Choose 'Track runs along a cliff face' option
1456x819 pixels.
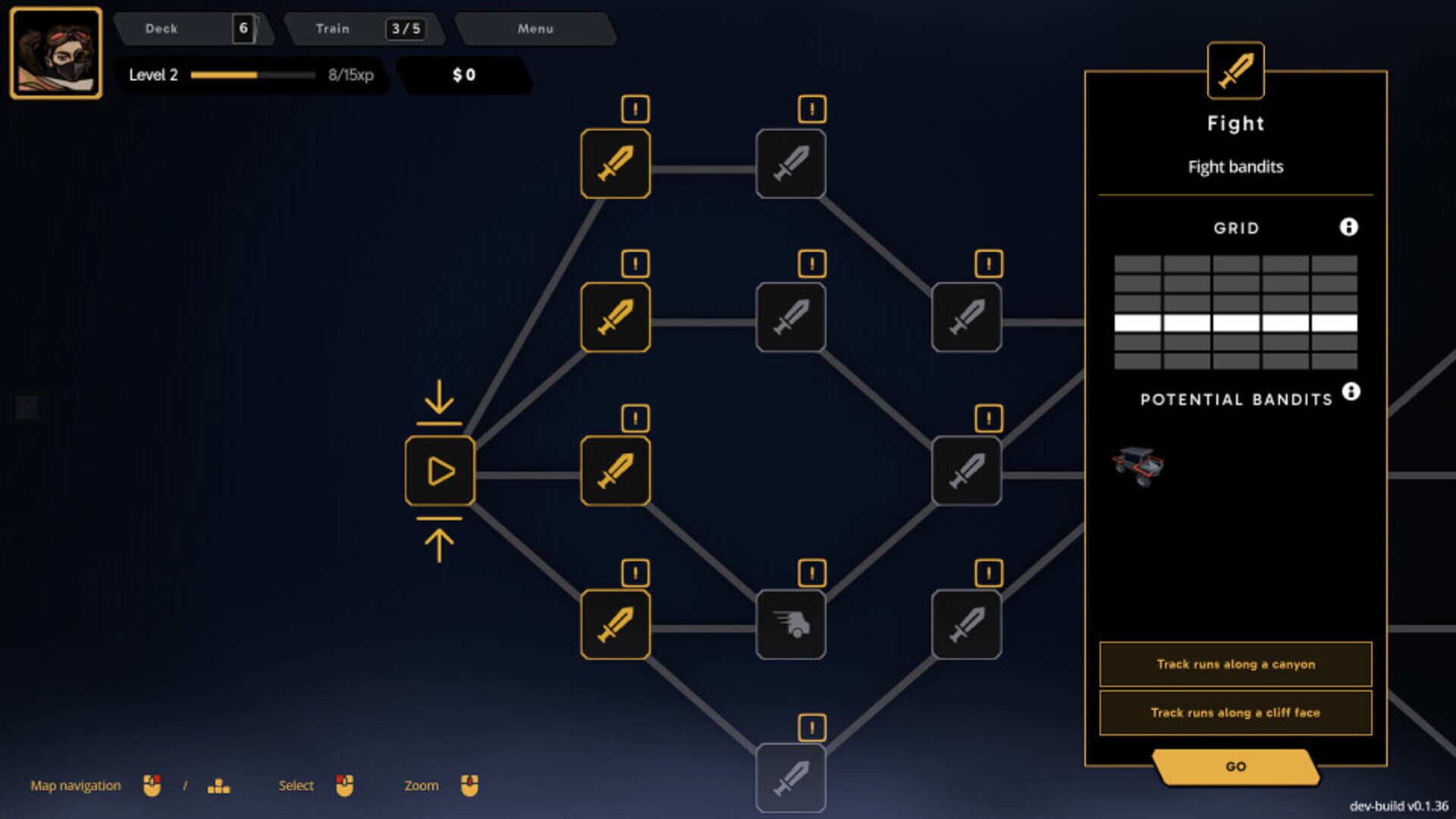click(x=1235, y=712)
